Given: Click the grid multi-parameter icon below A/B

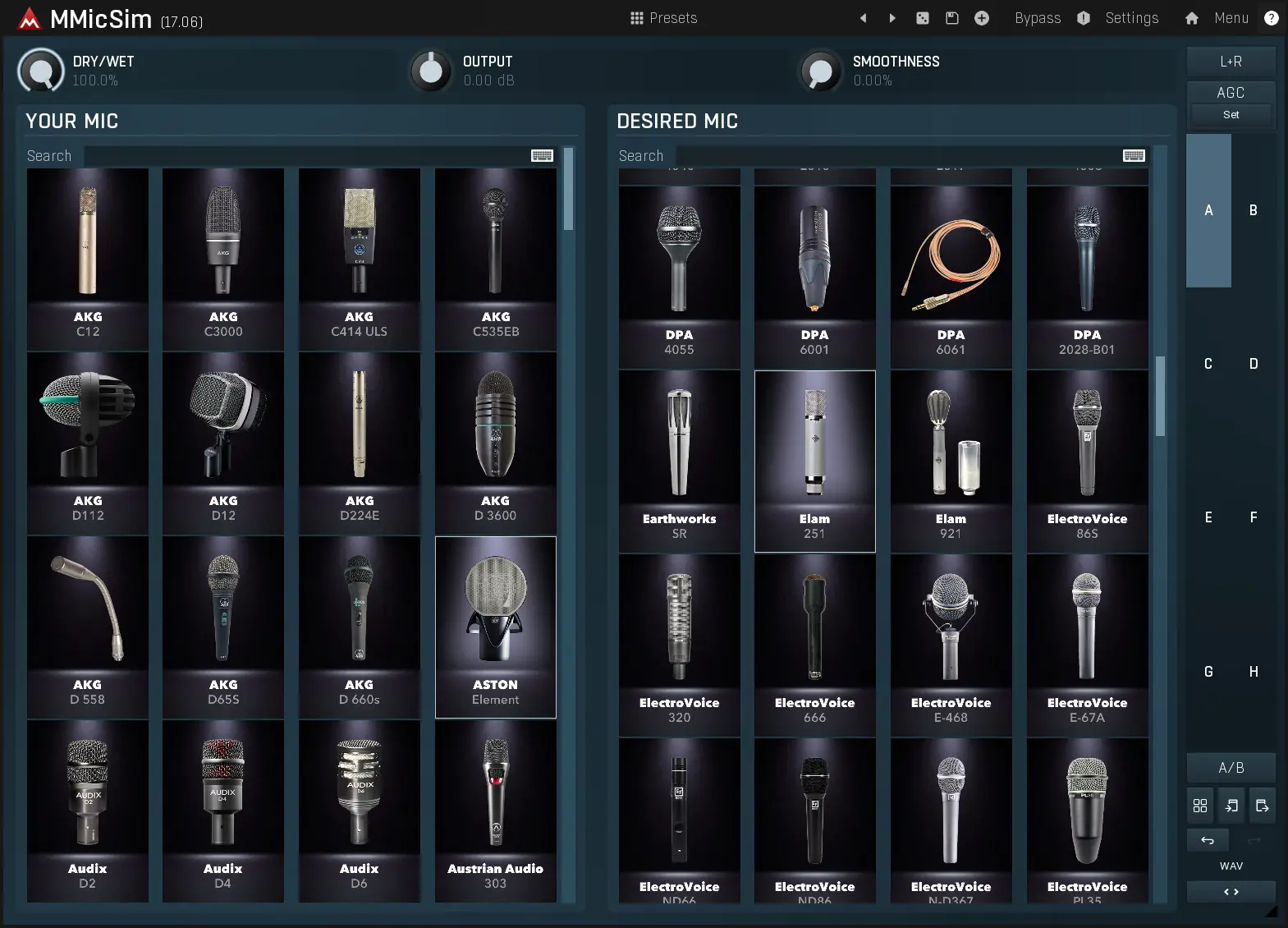Looking at the screenshot, I should [x=1199, y=806].
